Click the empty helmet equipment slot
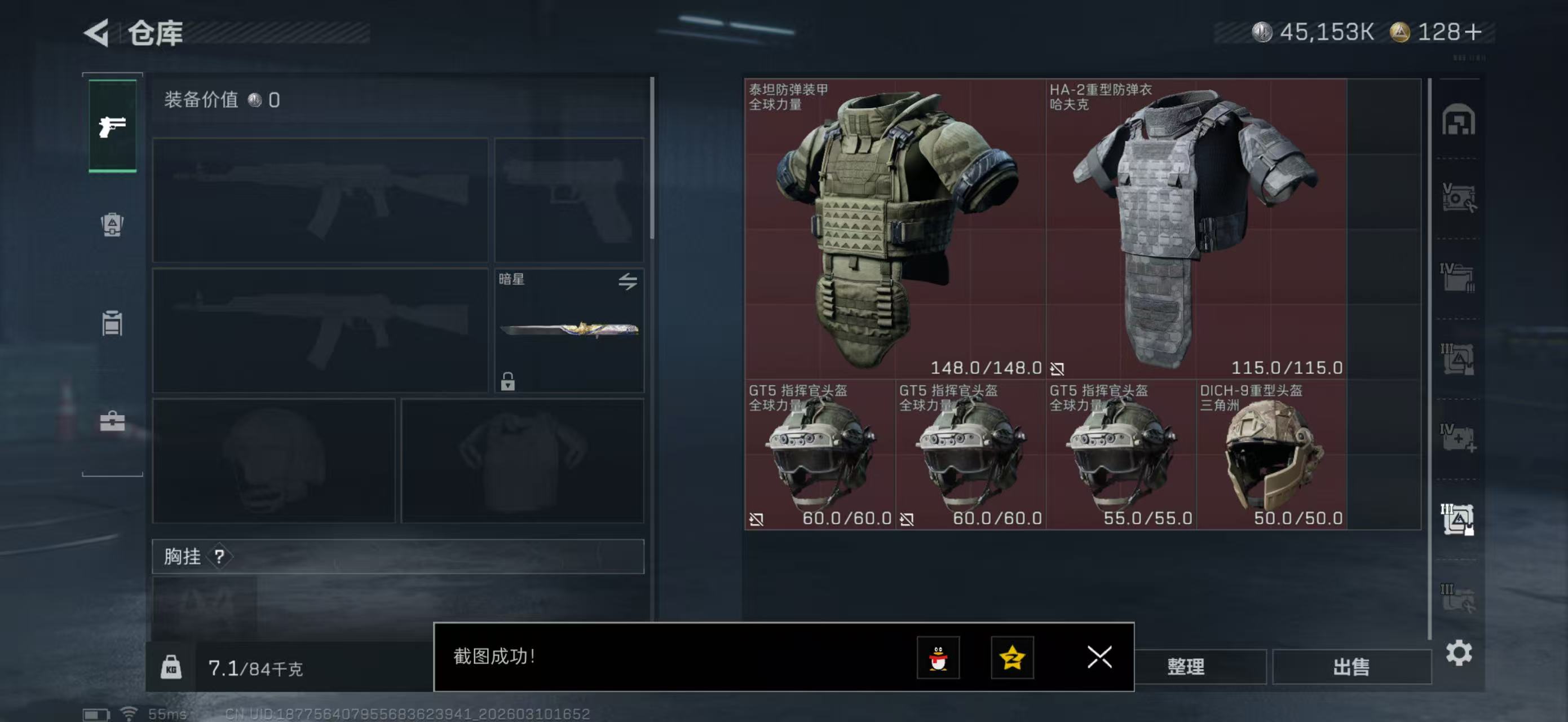1568x722 pixels. point(273,461)
